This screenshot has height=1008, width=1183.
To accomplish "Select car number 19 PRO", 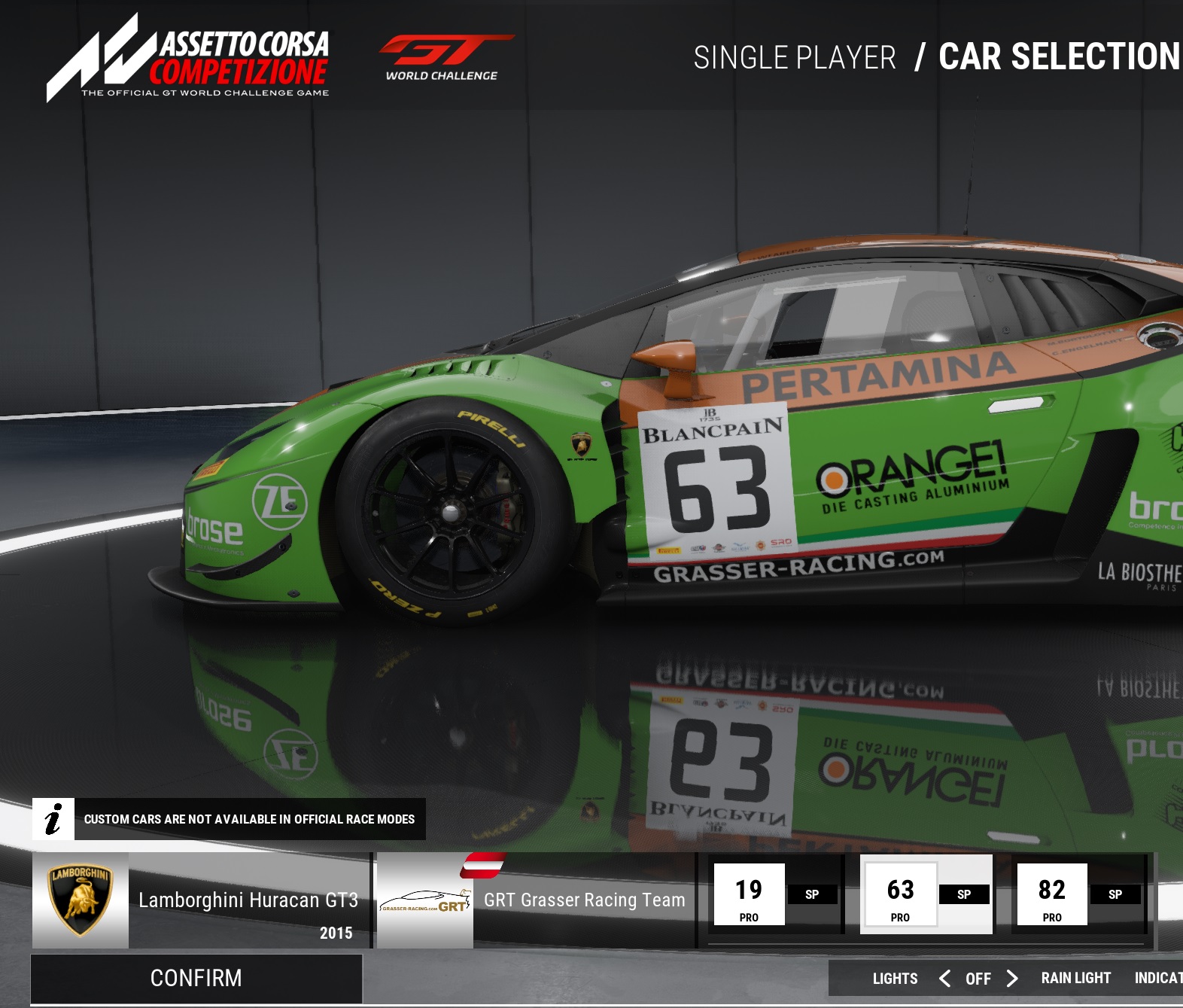I will pos(775,894).
